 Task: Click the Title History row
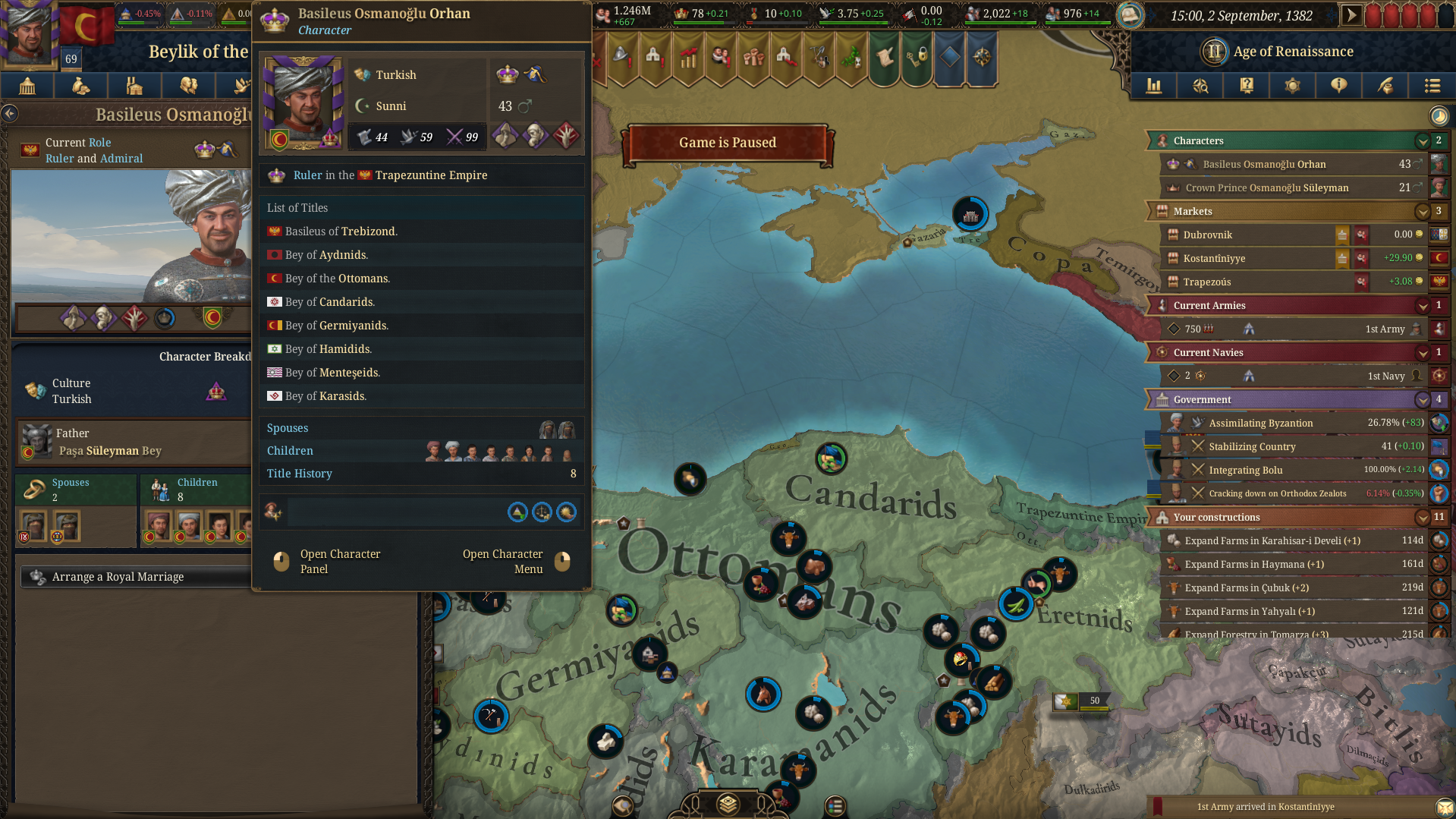[x=421, y=474]
